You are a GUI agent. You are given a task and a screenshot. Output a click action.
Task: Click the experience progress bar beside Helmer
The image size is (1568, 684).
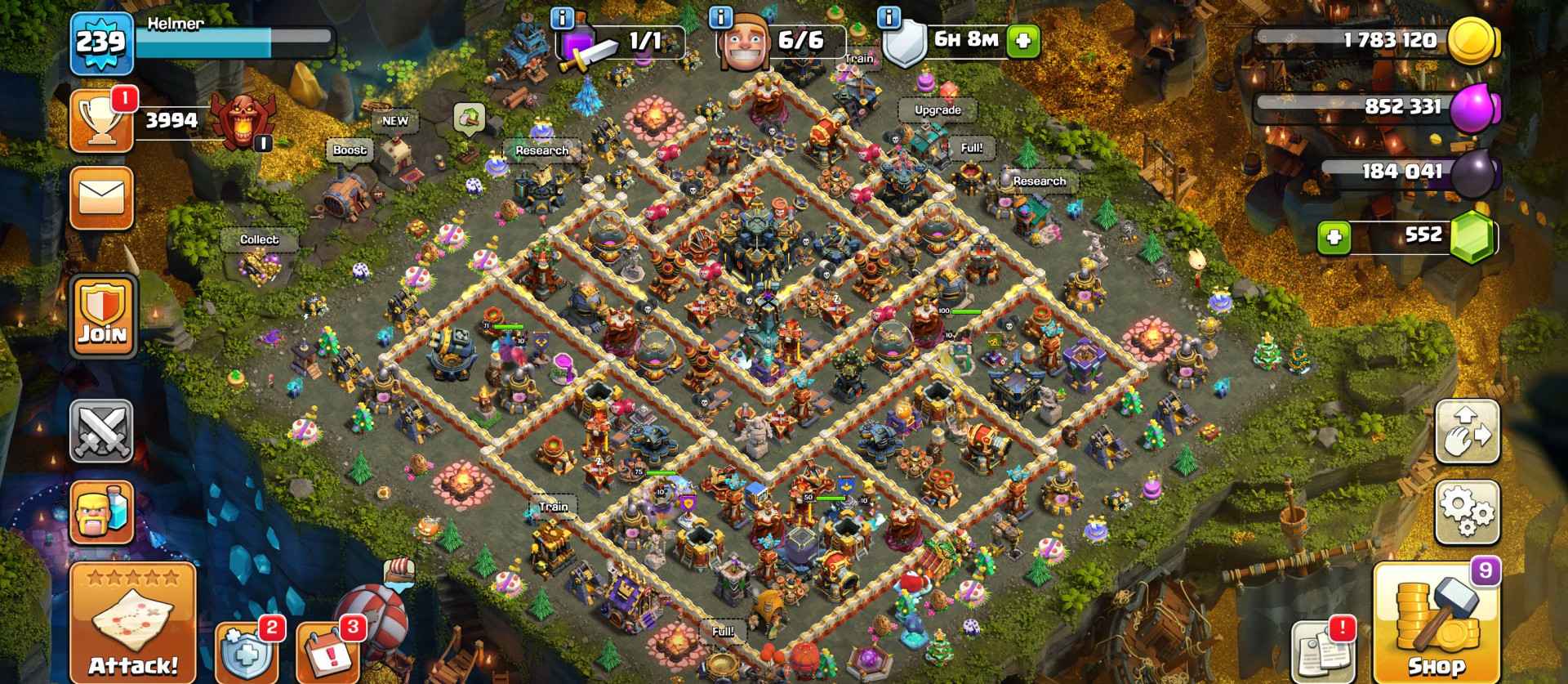tap(237, 37)
